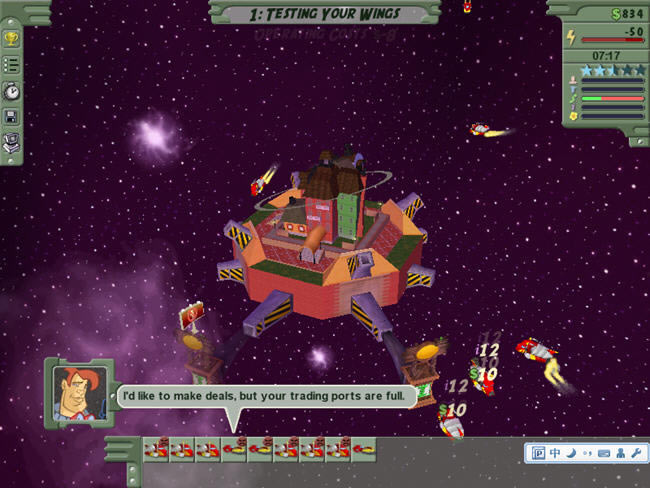
Task: Click the stopwatch game speed icon
Action: point(12,90)
